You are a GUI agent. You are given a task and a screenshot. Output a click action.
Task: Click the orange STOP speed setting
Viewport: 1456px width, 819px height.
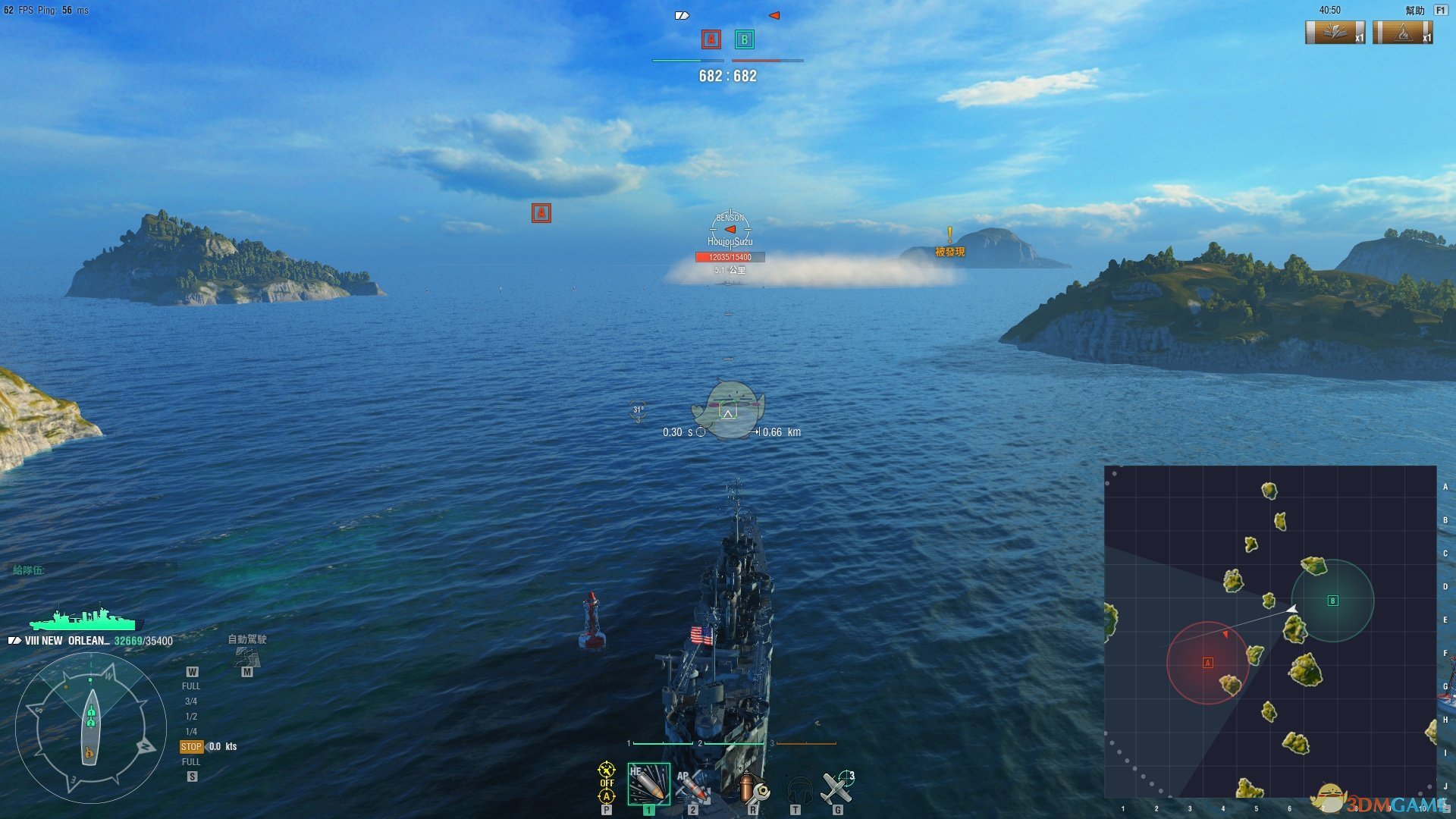[x=191, y=747]
